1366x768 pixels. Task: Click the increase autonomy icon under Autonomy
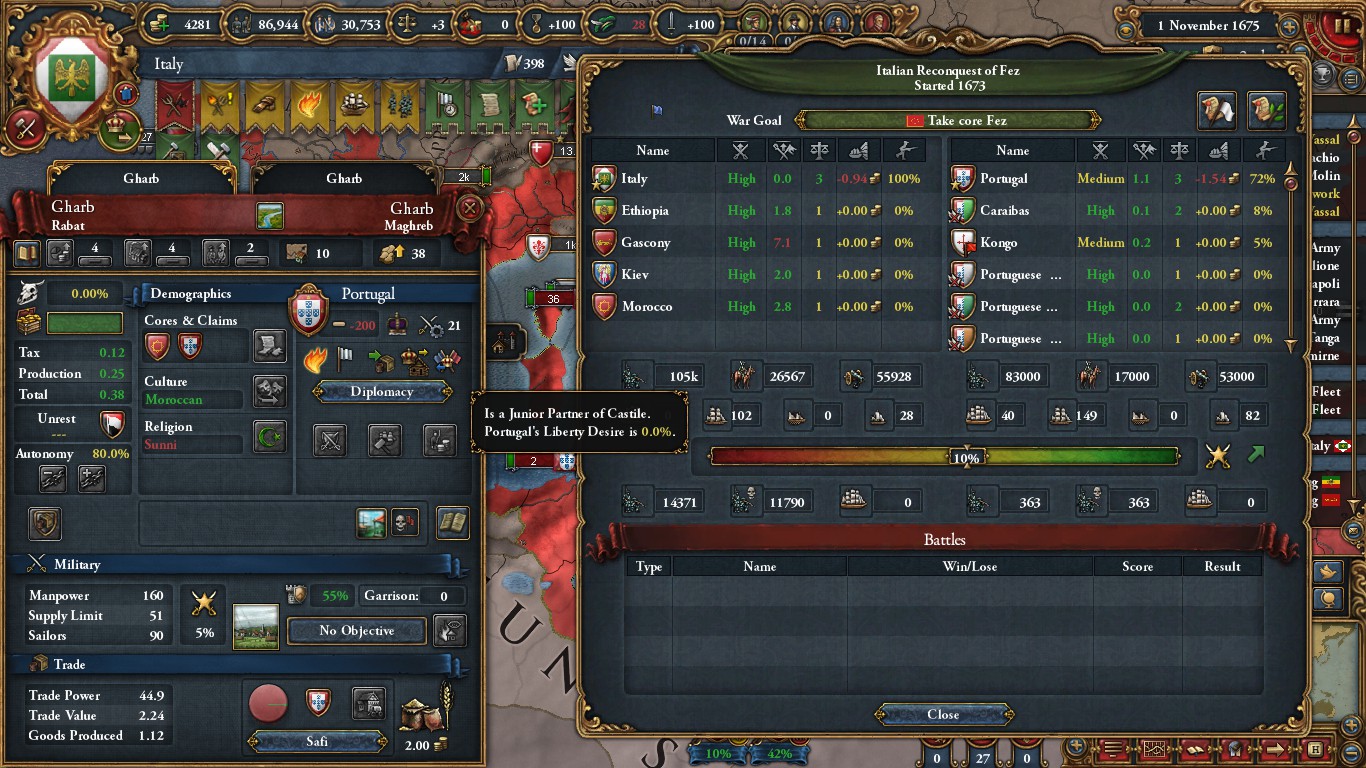92,480
